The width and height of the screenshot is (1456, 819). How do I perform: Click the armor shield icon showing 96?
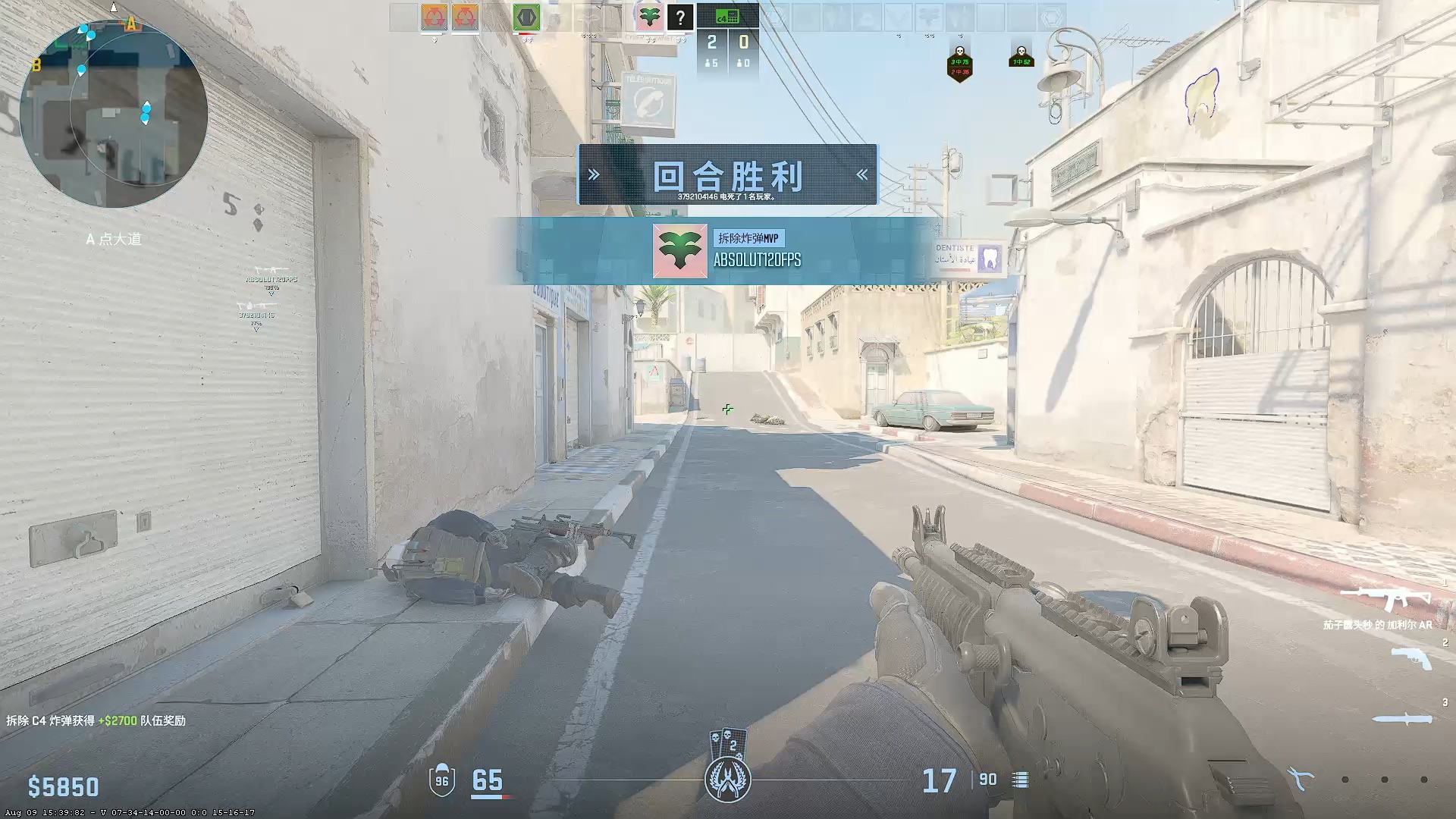(x=442, y=778)
